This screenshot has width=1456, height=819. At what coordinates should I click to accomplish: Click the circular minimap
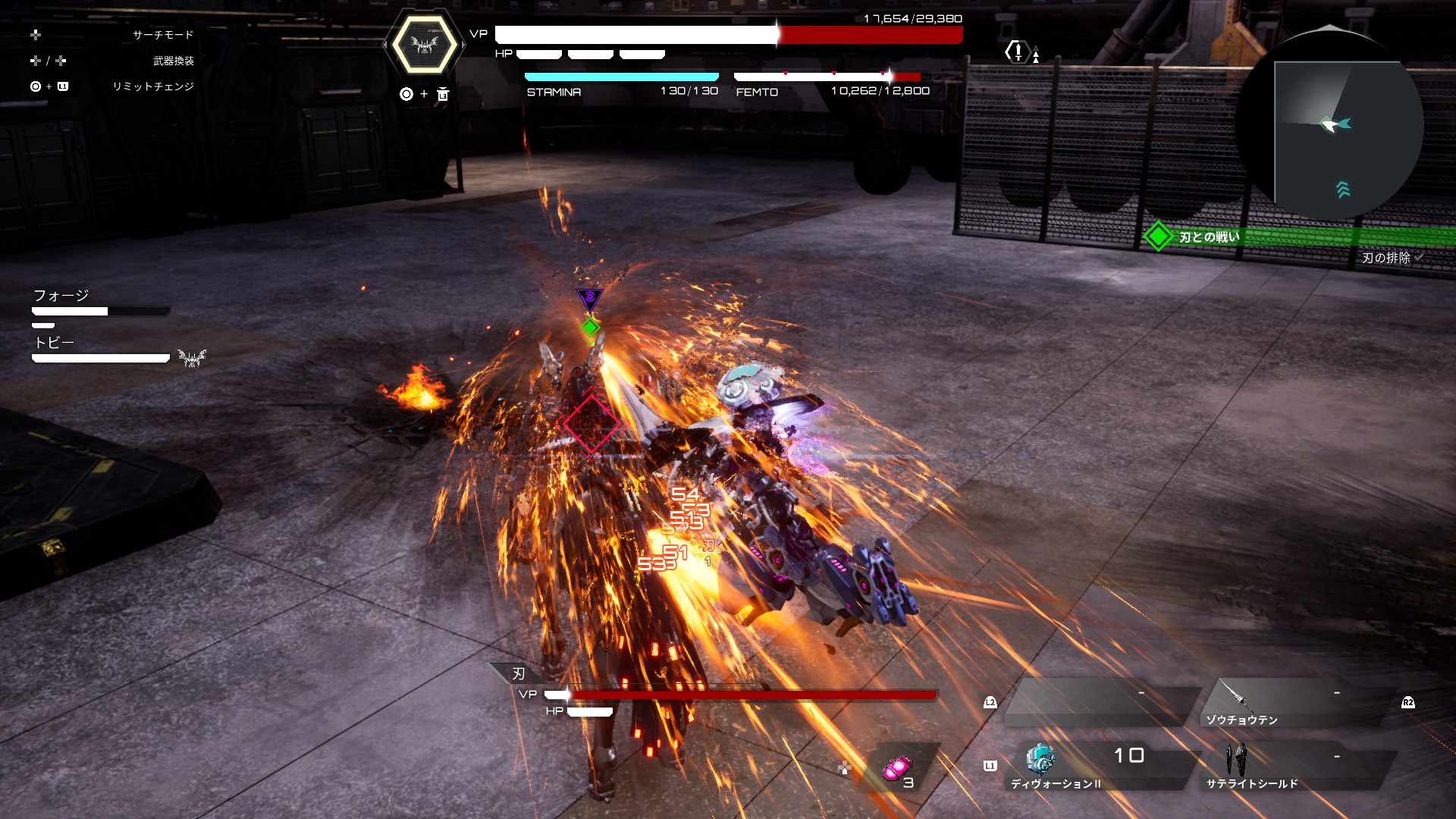(x=1329, y=125)
